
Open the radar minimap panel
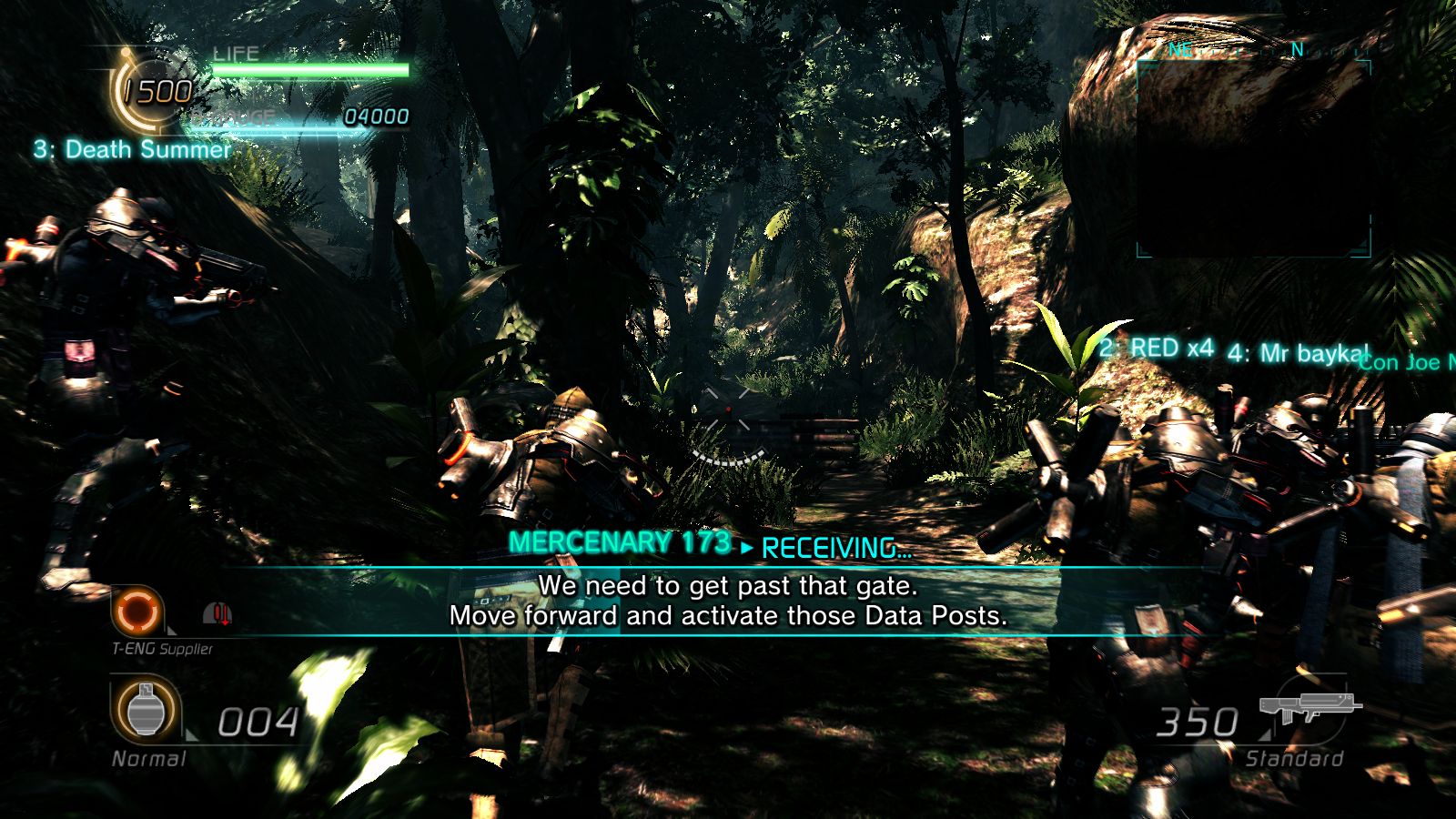point(1253,157)
